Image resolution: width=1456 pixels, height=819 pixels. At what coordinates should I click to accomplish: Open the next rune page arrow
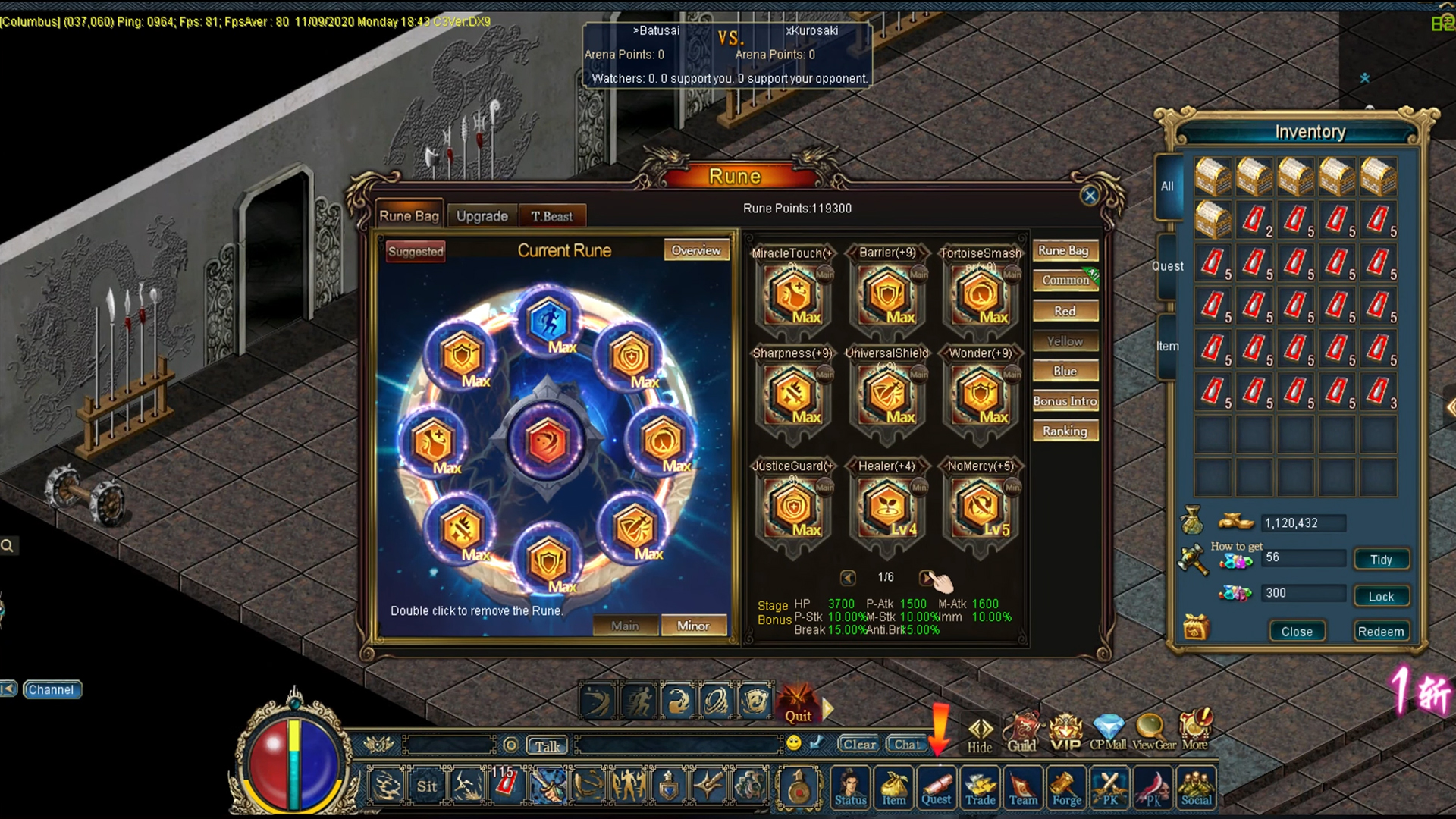click(928, 576)
